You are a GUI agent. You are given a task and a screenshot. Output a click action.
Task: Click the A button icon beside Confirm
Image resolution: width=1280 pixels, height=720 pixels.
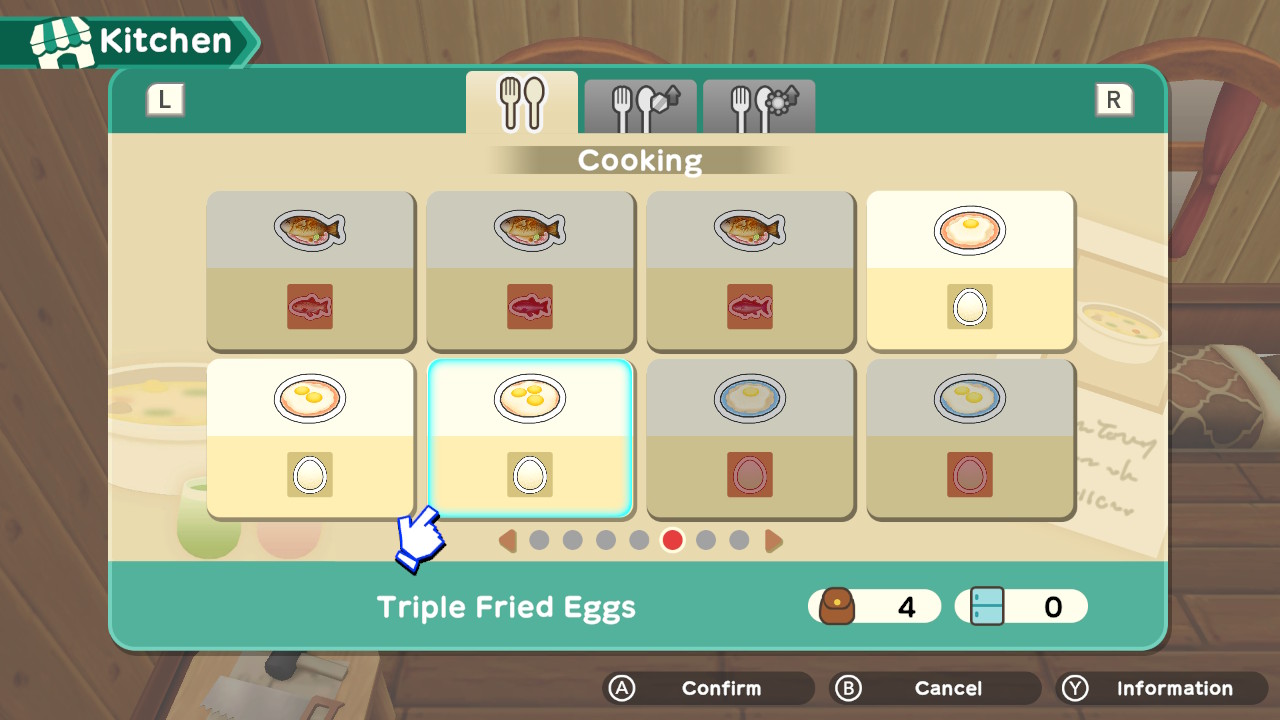(623, 688)
